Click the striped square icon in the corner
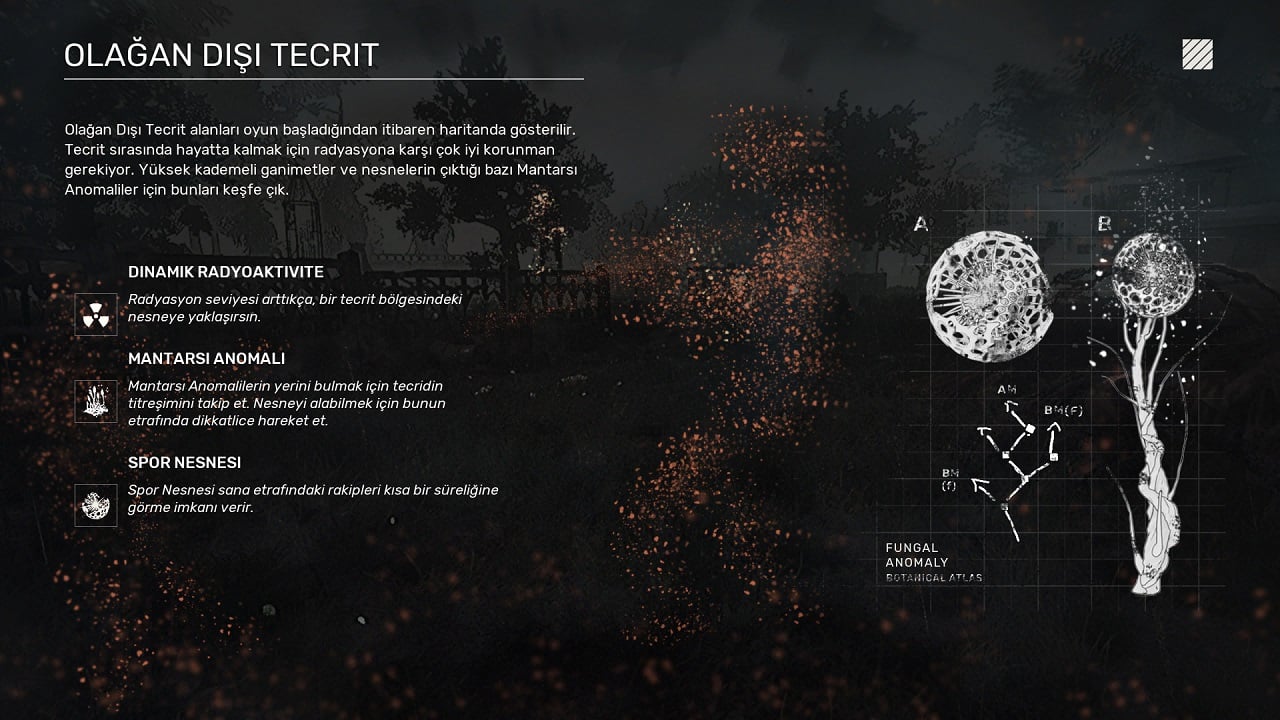Viewport: 1280px width, 720px height. coord(1197,55)
